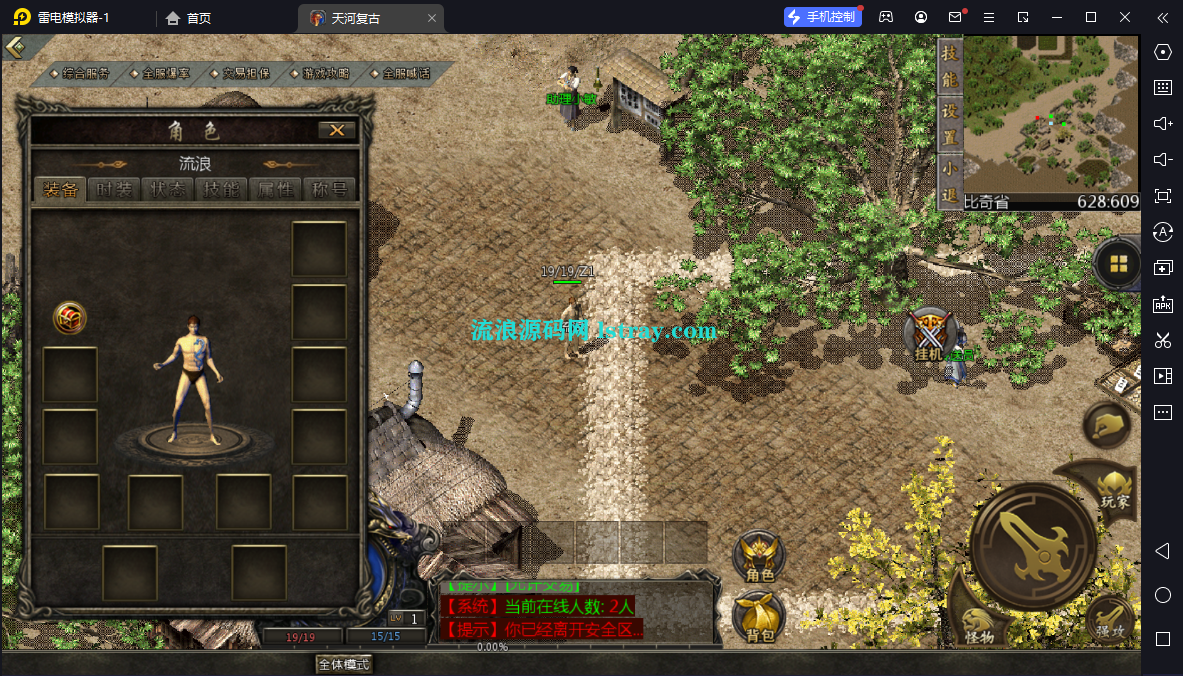
Task: Open the 状态 tab
Action: point(169,190)
